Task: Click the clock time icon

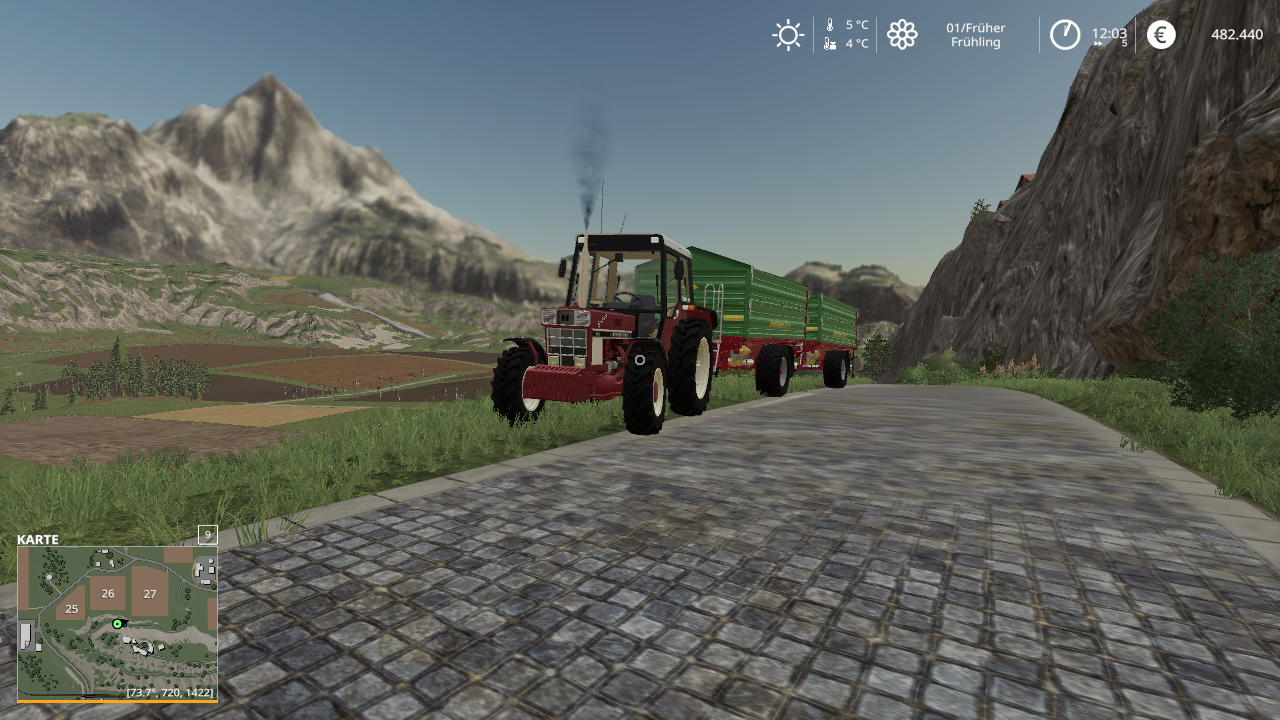Action: click(x=1065, y=35)
